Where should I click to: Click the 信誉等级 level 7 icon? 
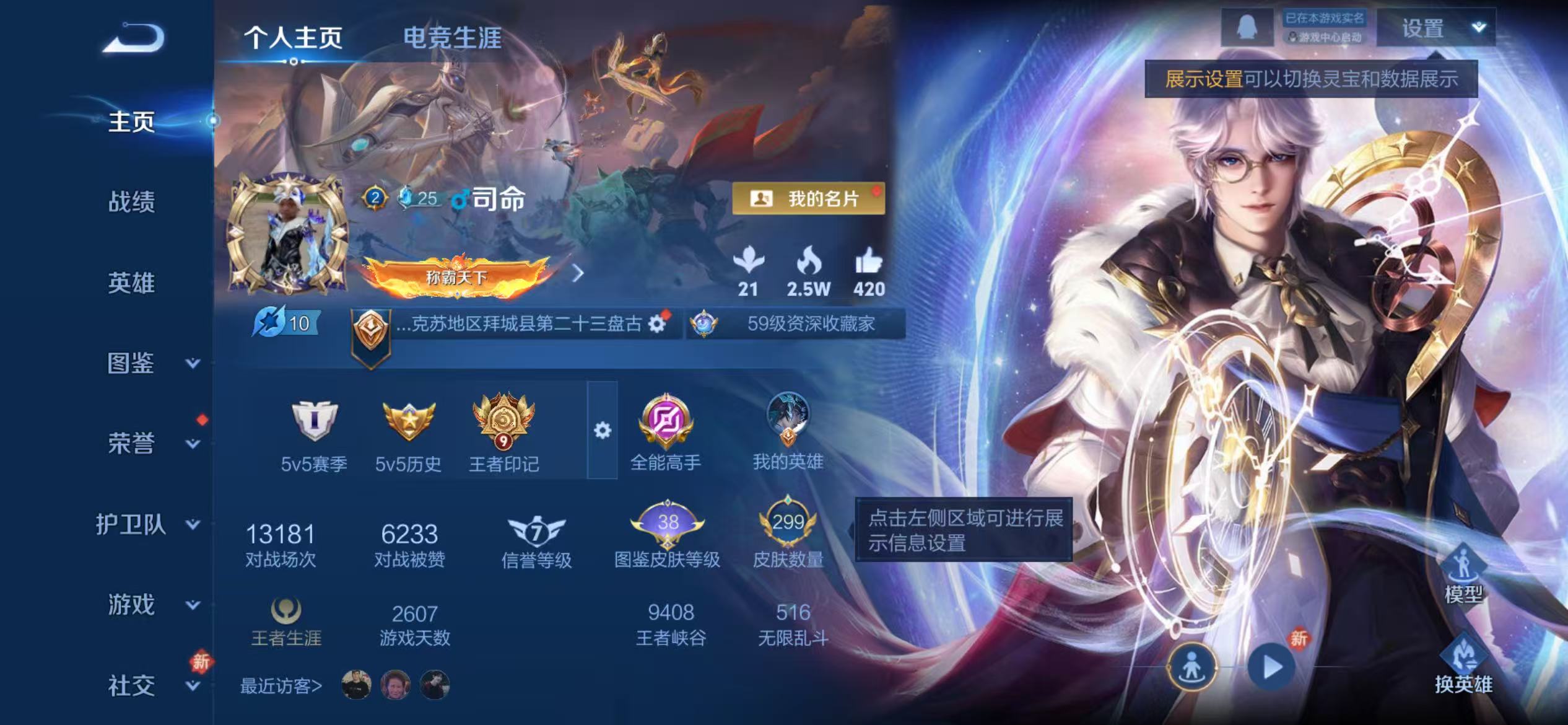coord(536,532)
